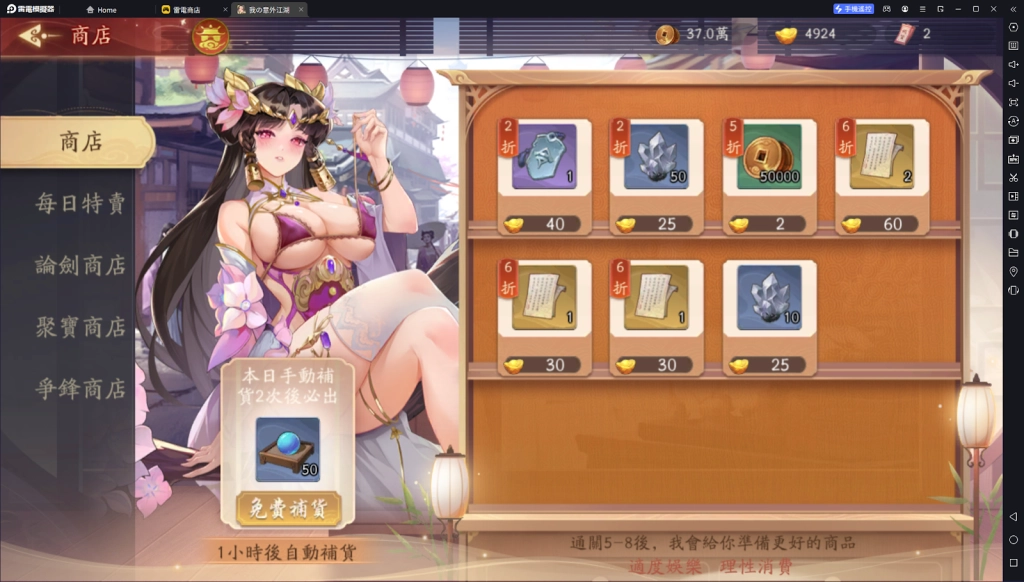This screenshot has width=1024, height=582.
Task: Purchase the 50 crystal bundle
Action: (657, 177)
